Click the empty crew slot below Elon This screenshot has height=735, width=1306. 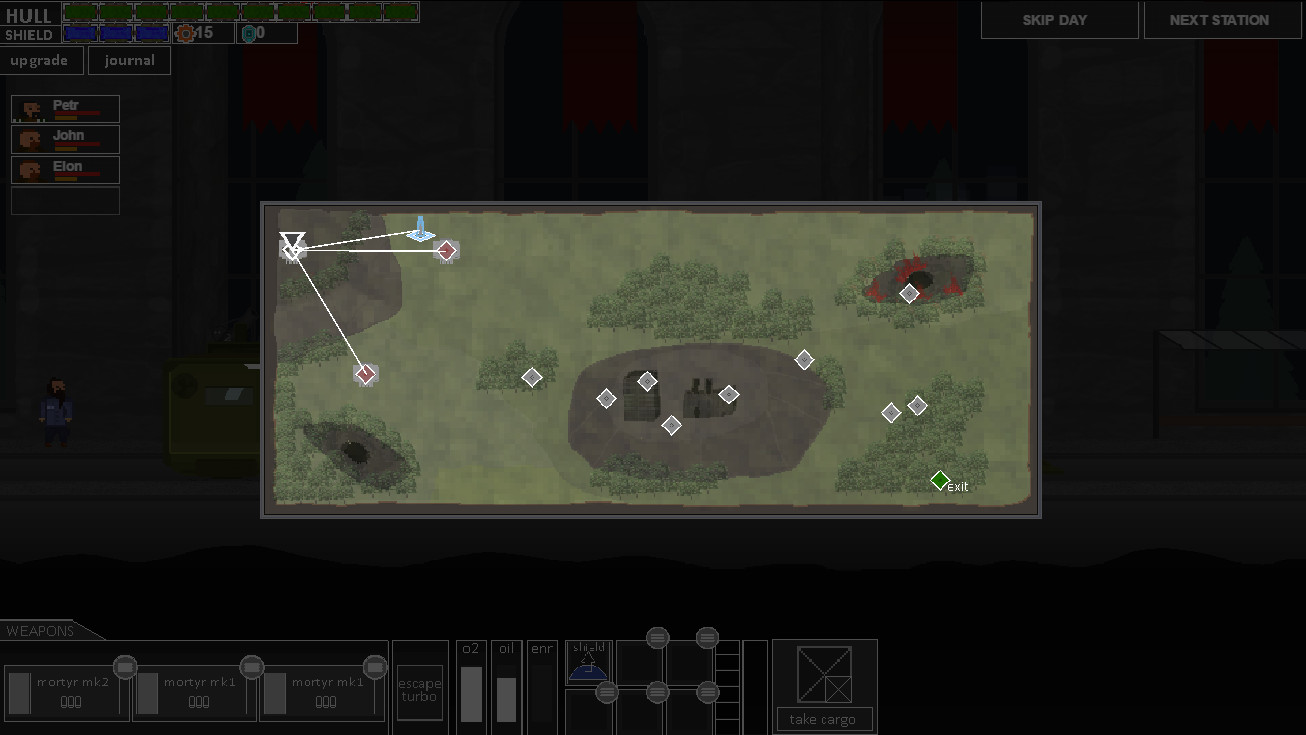(65, 200)
